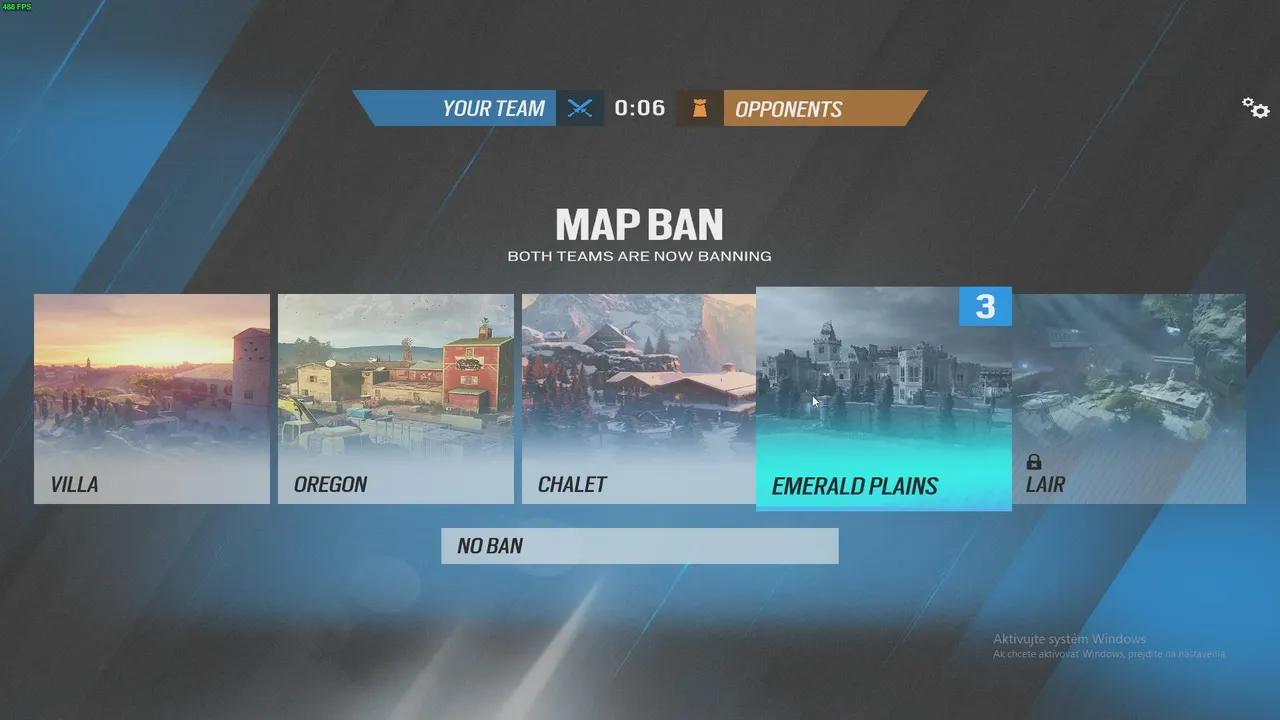Click the vote count badge on Emerald Plains
The height and width of the screenshot is (720, 1280).
click(x=986, y=307)
